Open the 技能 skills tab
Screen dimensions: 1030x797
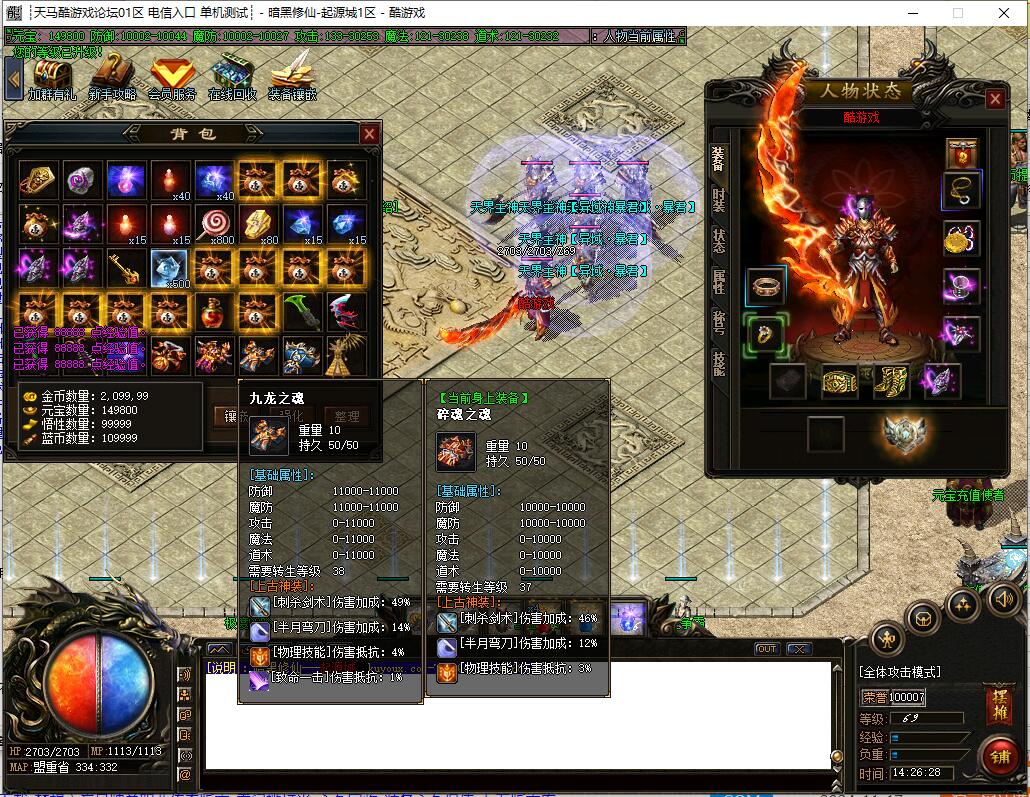point(719,362)
